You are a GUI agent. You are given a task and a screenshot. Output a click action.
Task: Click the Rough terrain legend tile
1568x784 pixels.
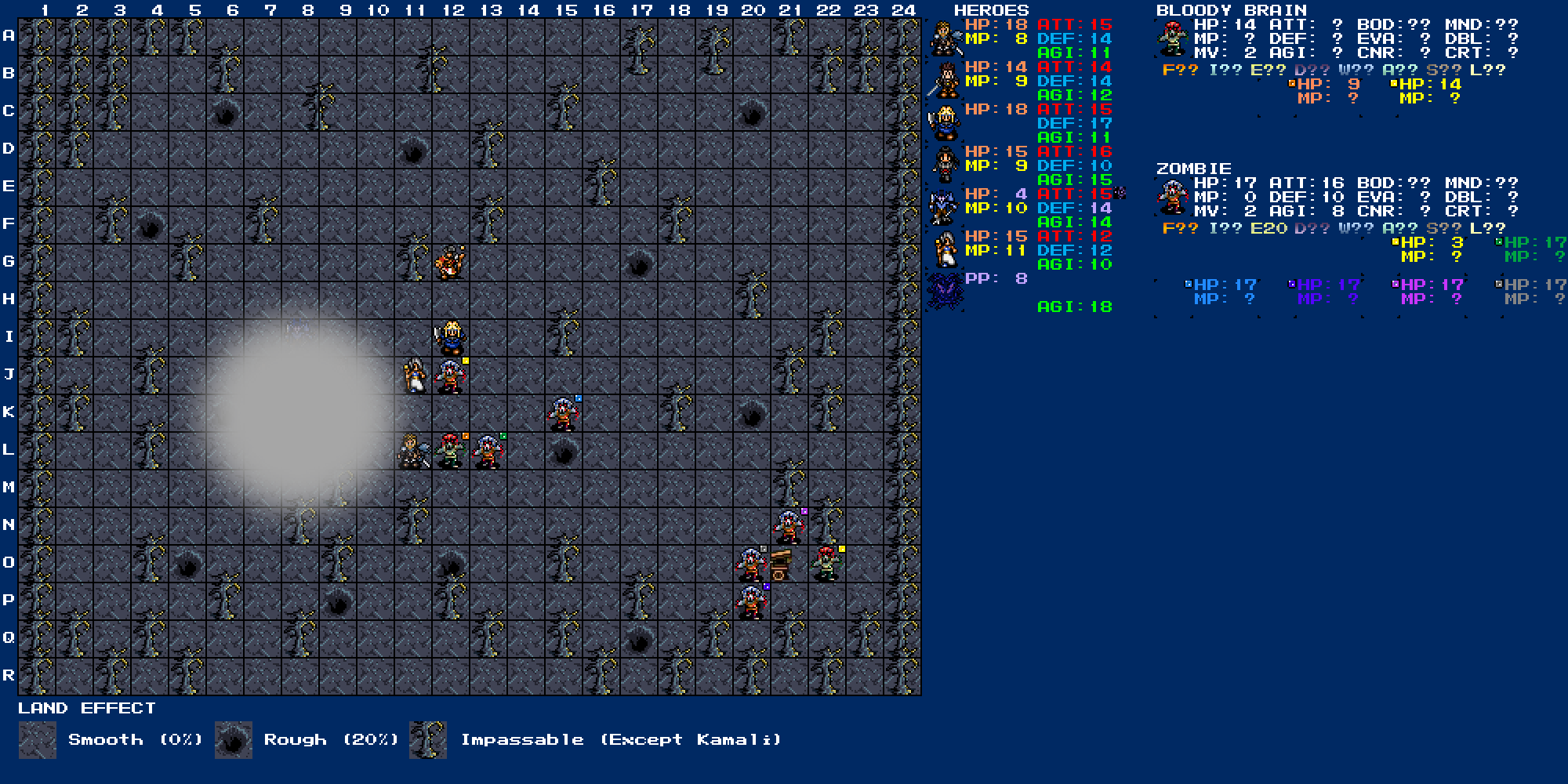click(x=234, y=740)
